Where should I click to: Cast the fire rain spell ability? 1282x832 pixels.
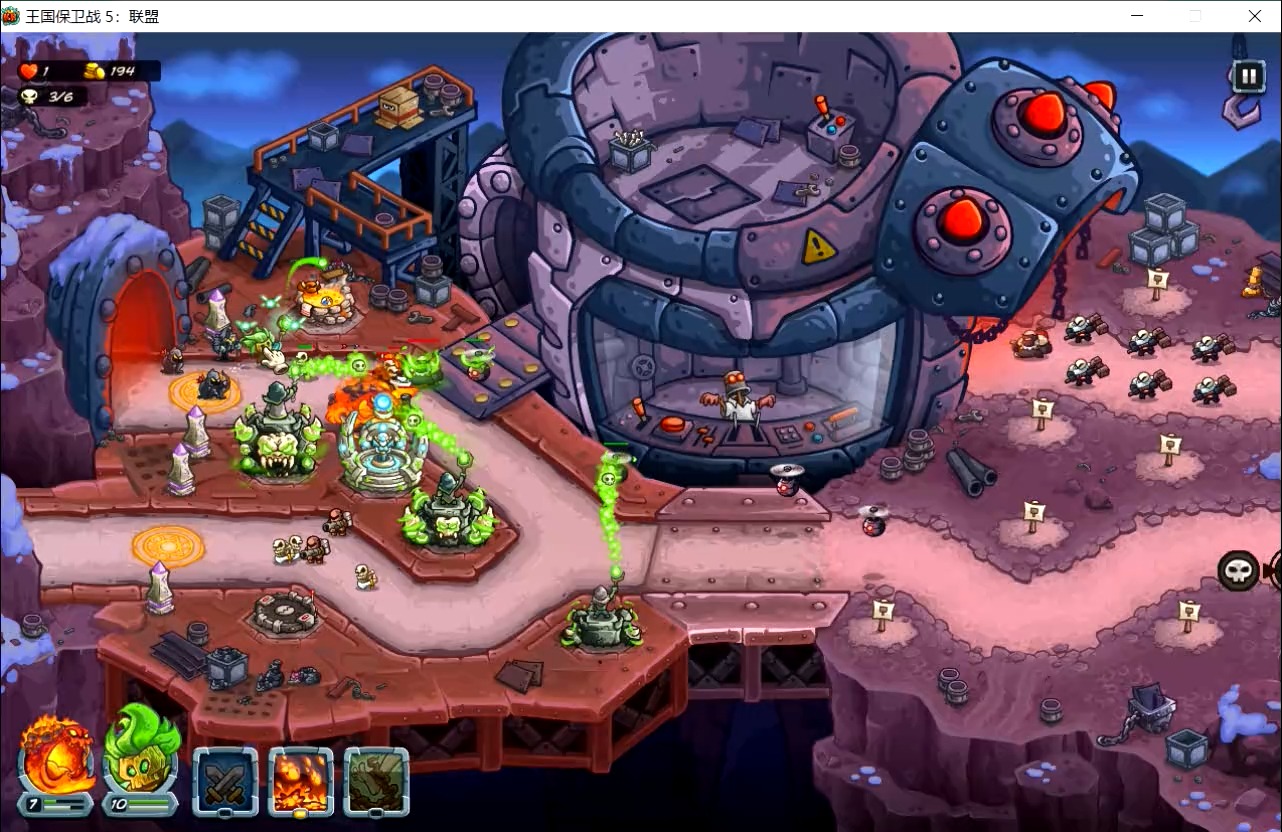tap(301, 781)
